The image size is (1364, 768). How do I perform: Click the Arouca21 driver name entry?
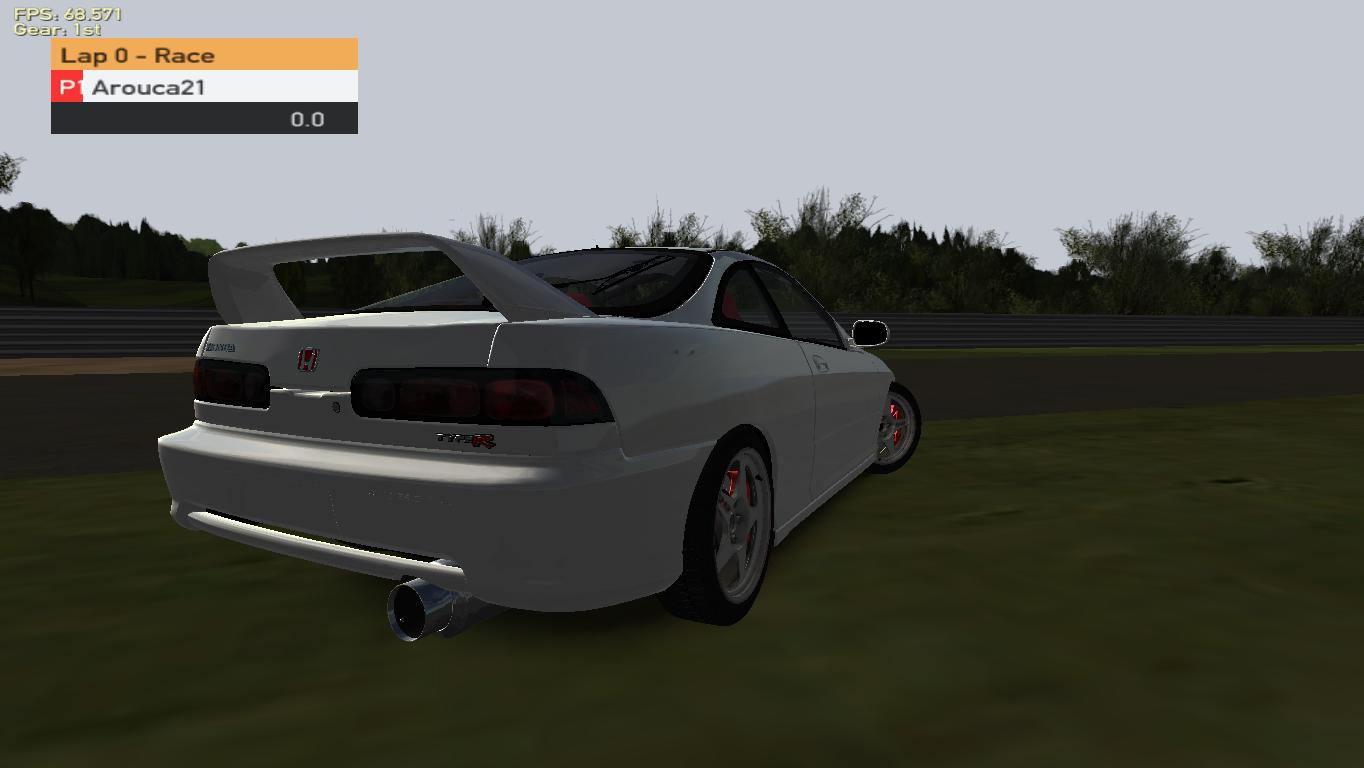click(x=150, y=88)
